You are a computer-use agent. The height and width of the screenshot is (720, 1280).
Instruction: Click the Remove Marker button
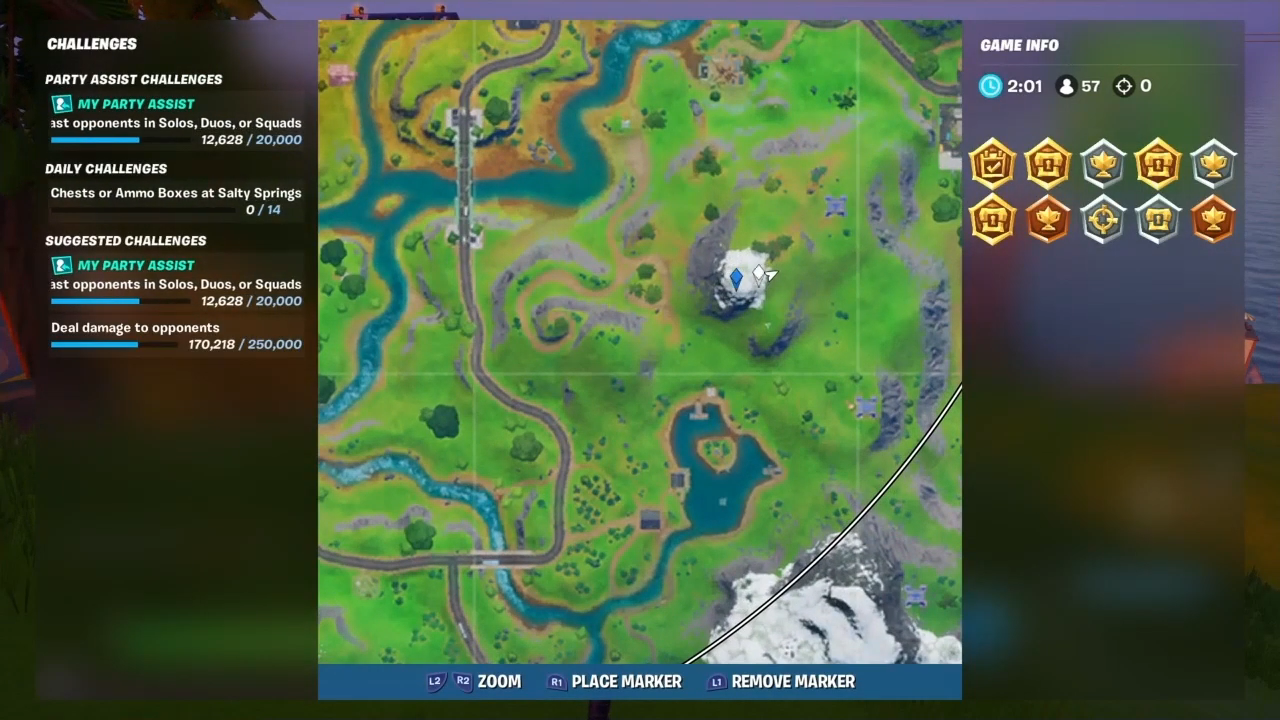[793, 681]
